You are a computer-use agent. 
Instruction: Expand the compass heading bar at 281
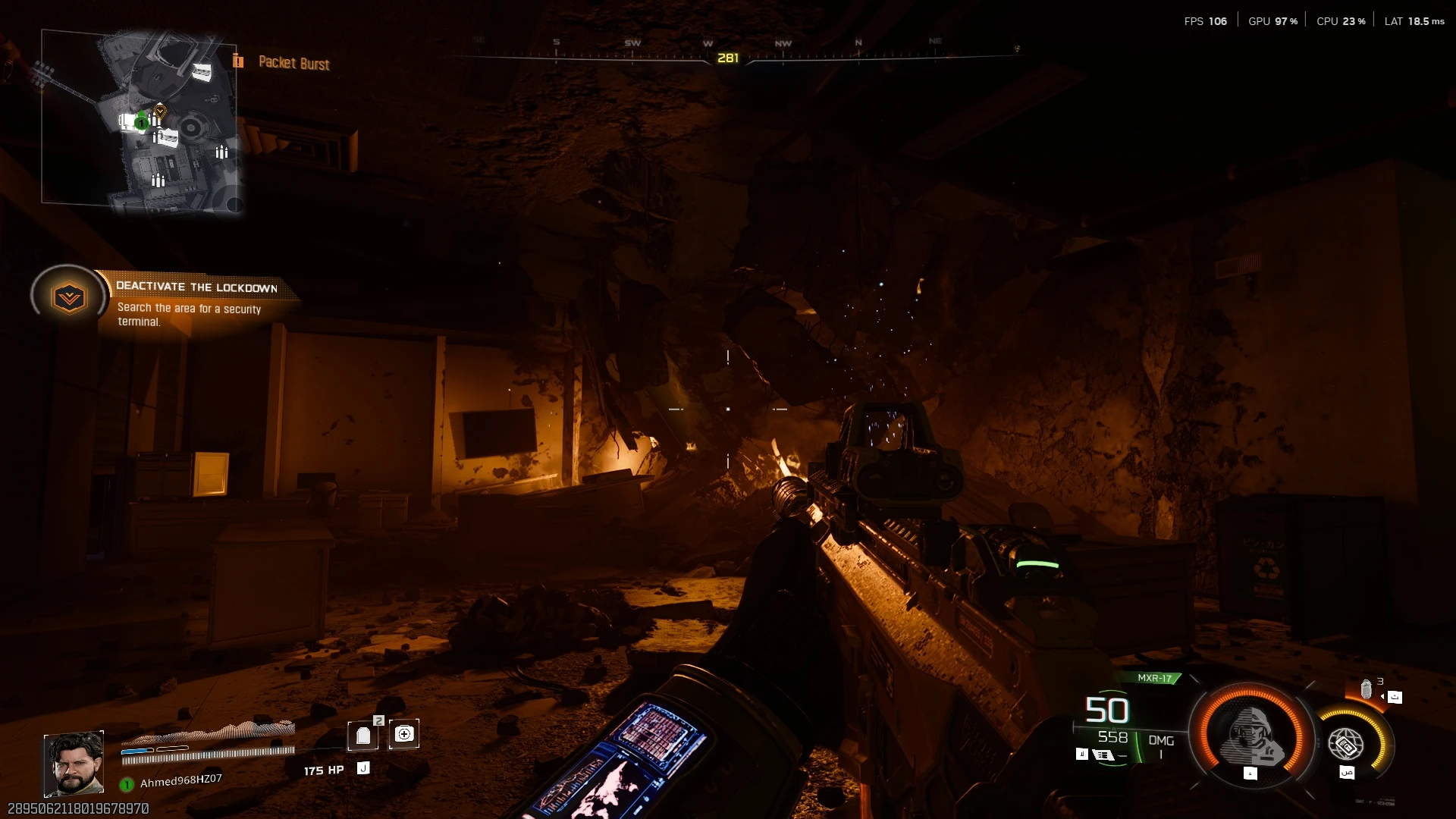727,56
